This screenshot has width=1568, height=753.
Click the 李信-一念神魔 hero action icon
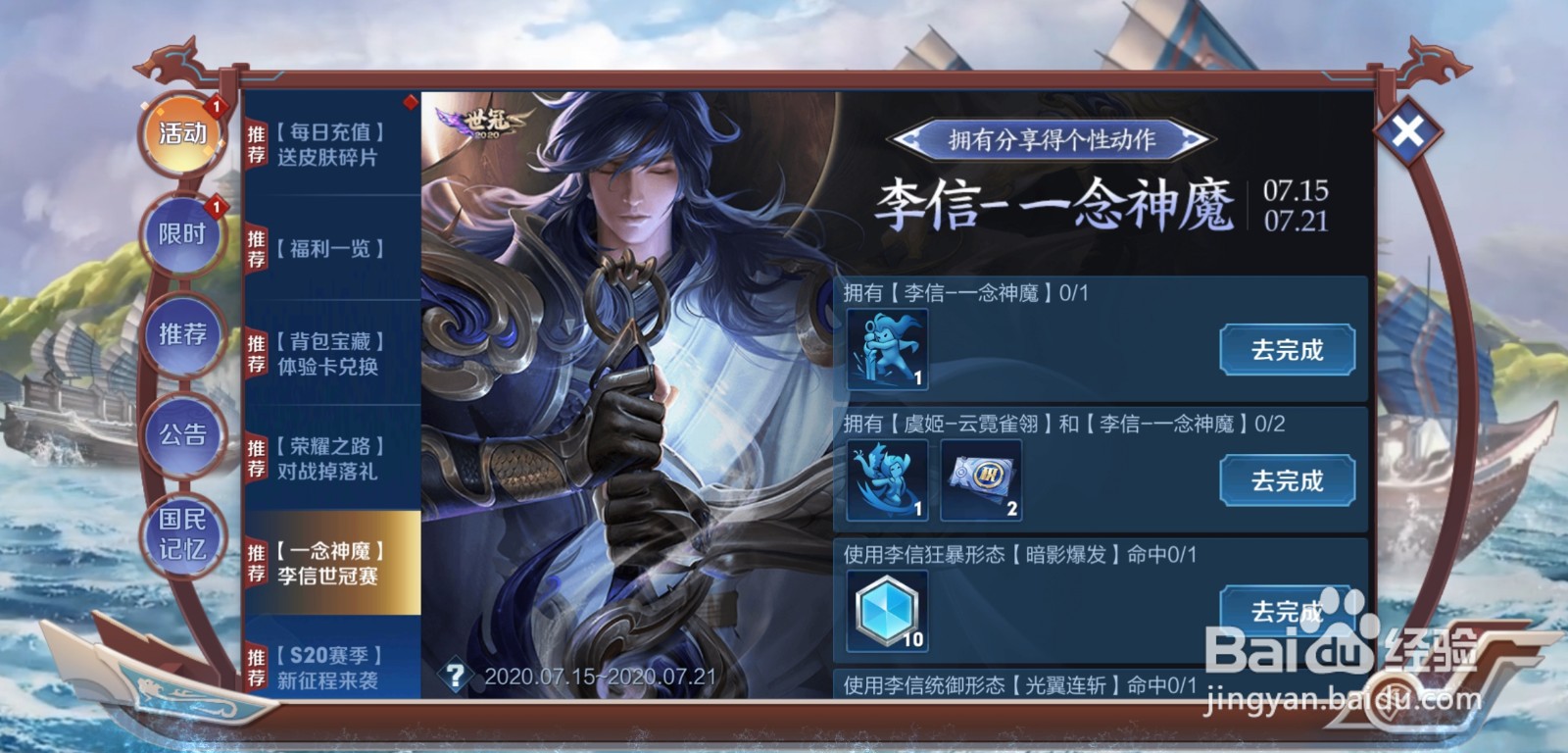887,349
